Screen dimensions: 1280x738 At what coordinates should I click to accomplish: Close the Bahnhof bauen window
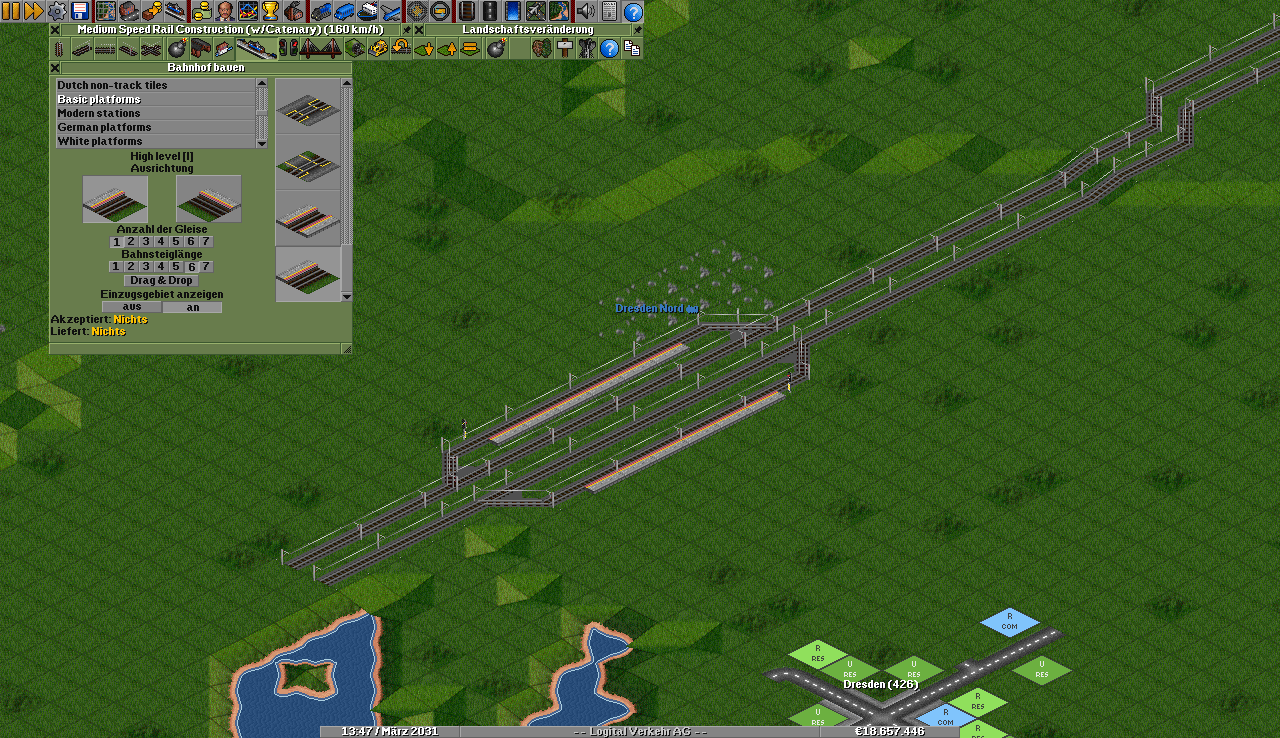pos(55,68)
